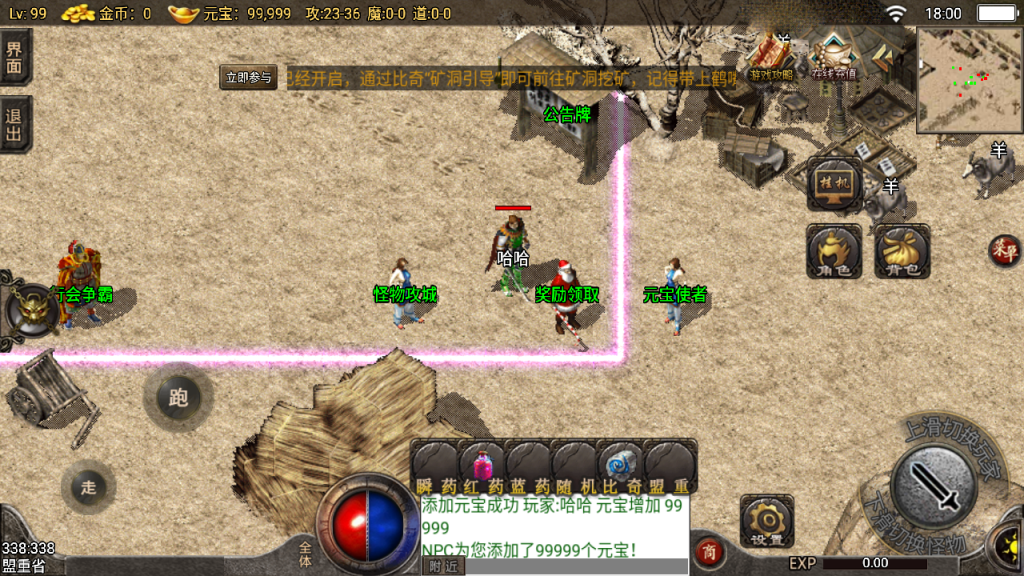This screenshot has height=576, width=1024.
Task: Tap the 全体 all-targets button
Action: [x=306, y=548]
